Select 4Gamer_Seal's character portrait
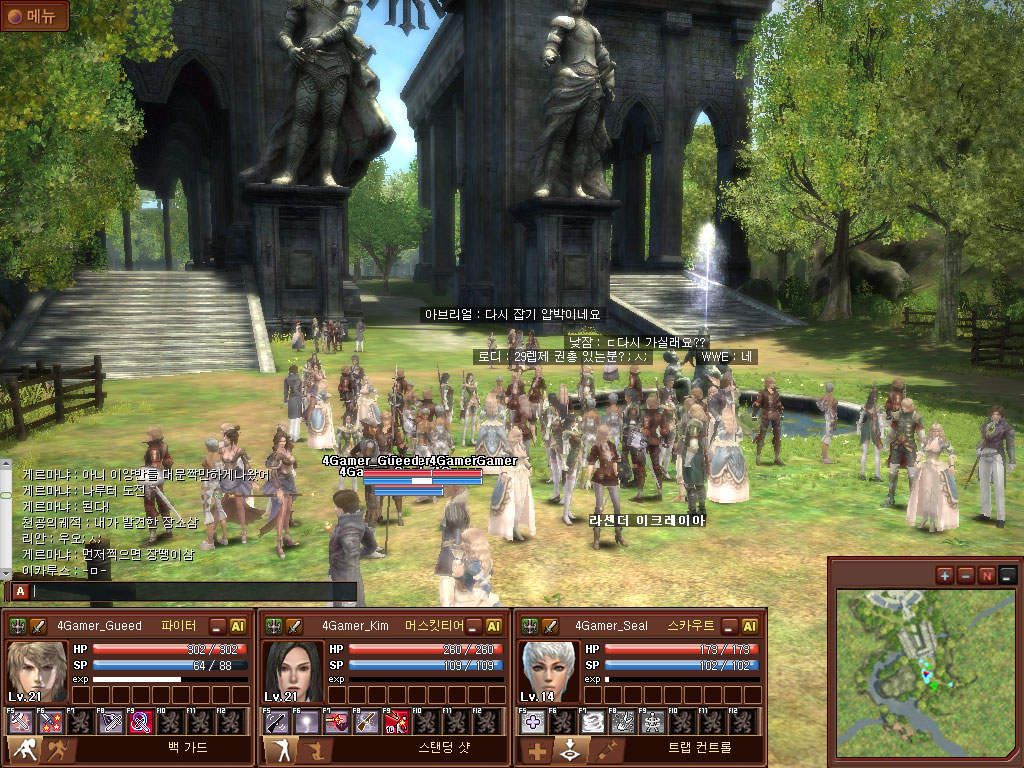This screenshot has height=768, width=1024. (x=548, y=670)
